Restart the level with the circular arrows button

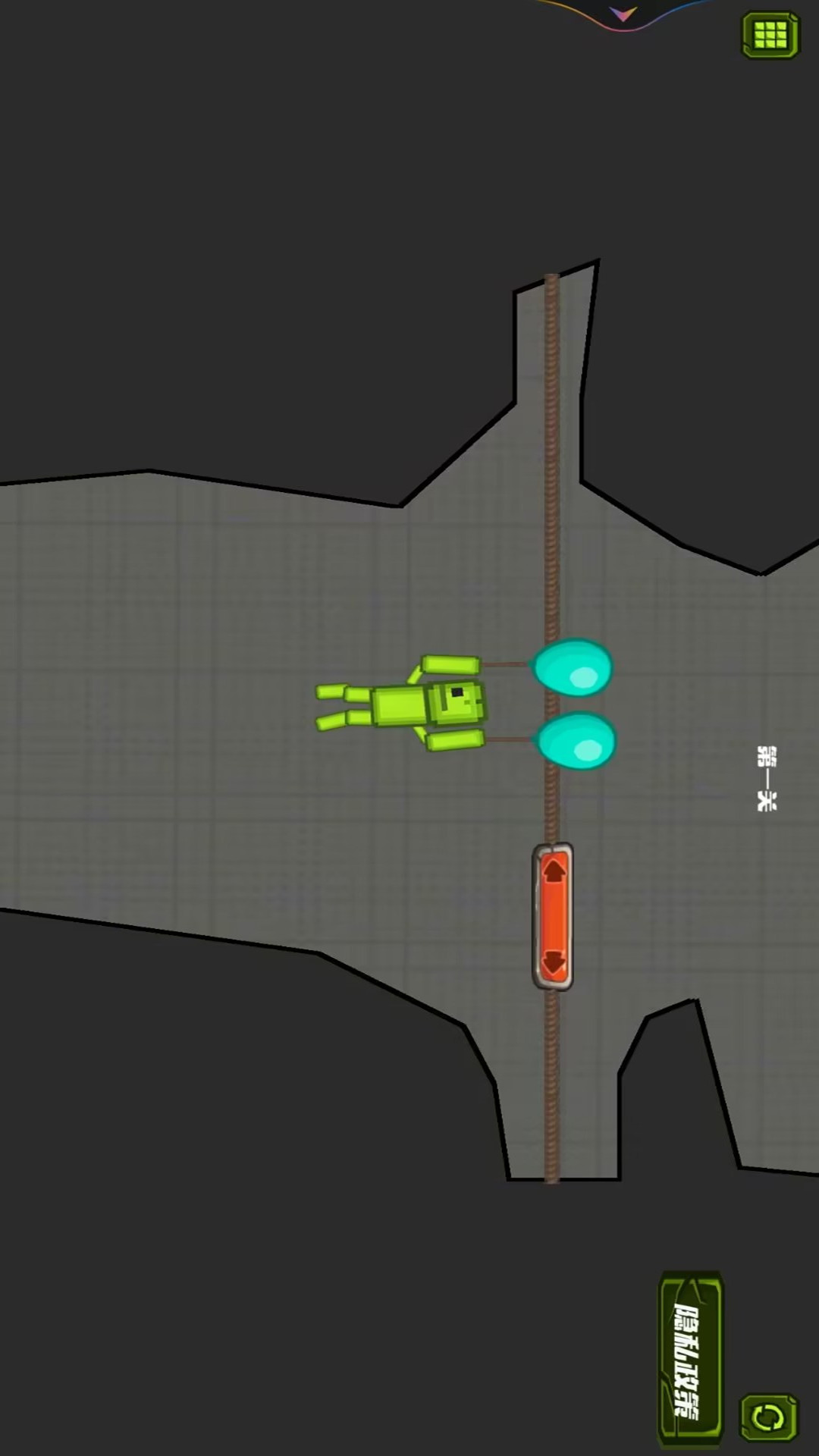point(768,1417)
